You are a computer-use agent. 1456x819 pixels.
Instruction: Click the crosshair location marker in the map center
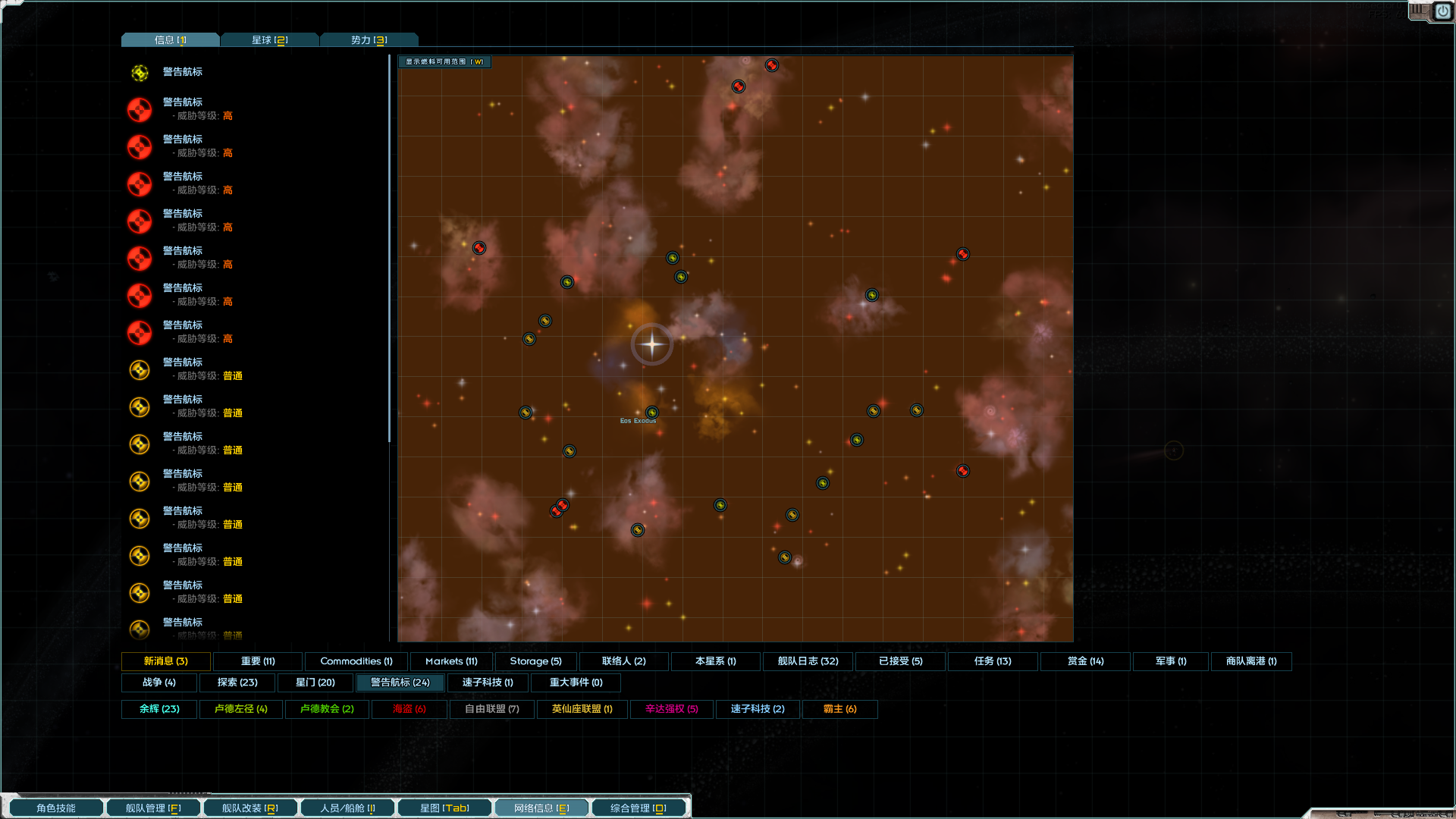point(651,344)
